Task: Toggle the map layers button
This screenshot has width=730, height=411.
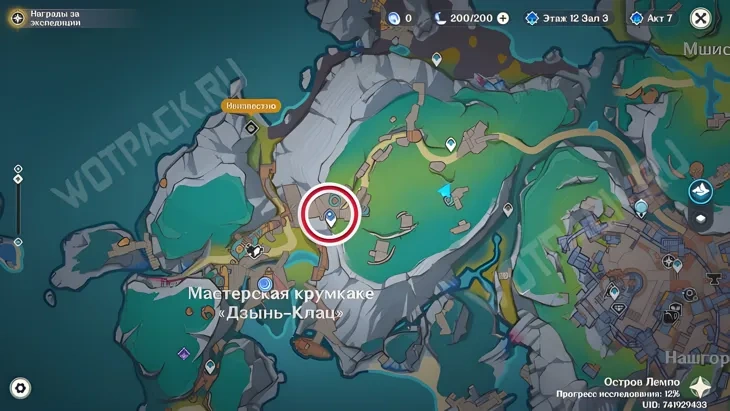Action: 700,219
